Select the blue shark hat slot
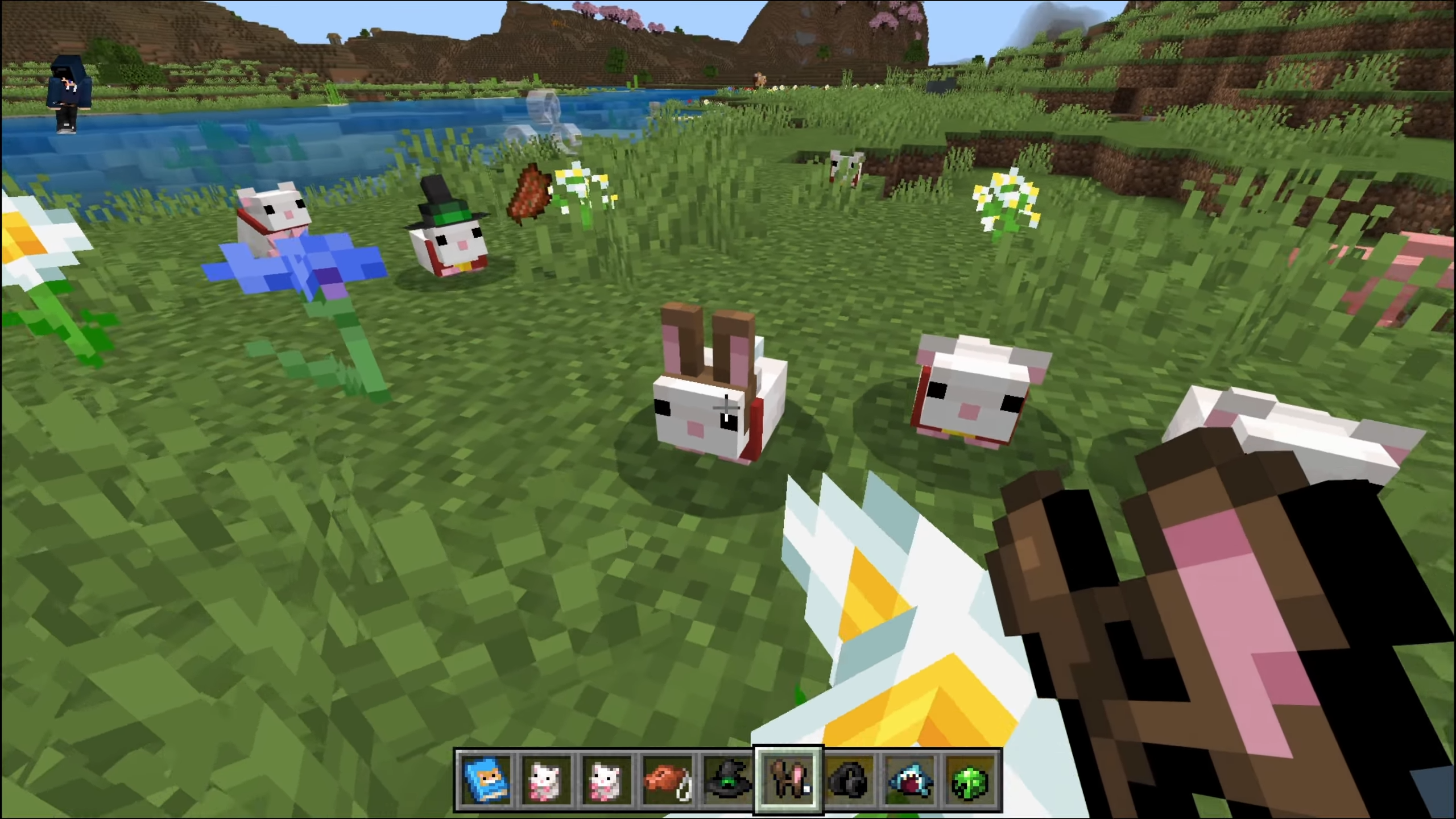Viewport: 1456px width, 819px height. tap(910, 780)
